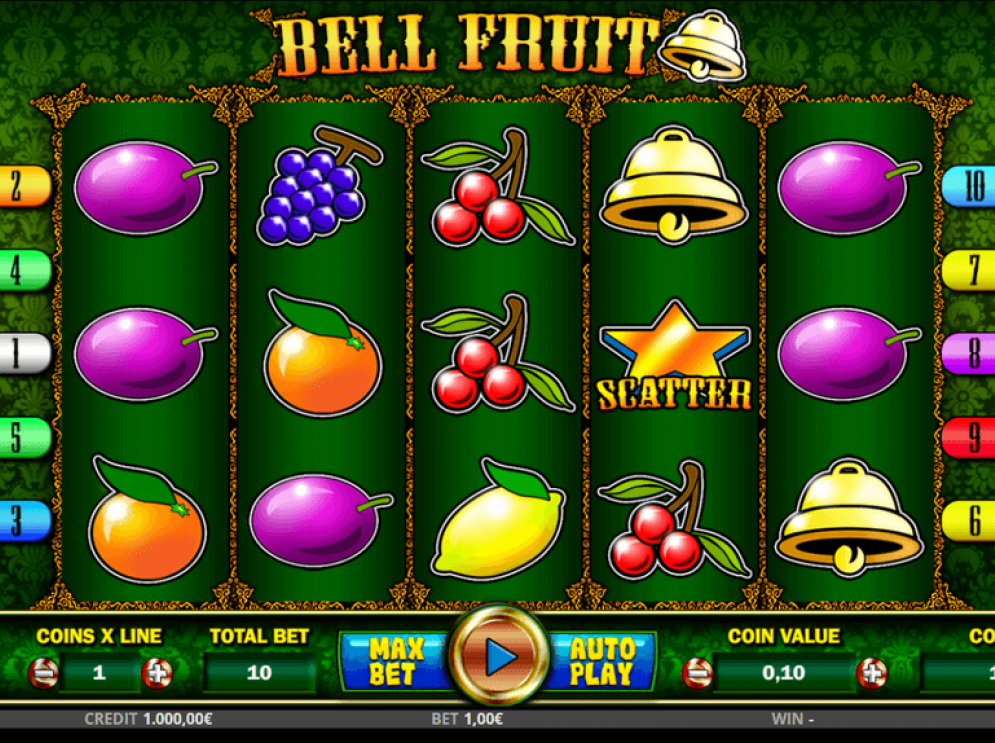This screenshot has height=743, width=995.
Task: Select the orange payline 2 marker
Action: click(x=24, y=186)
